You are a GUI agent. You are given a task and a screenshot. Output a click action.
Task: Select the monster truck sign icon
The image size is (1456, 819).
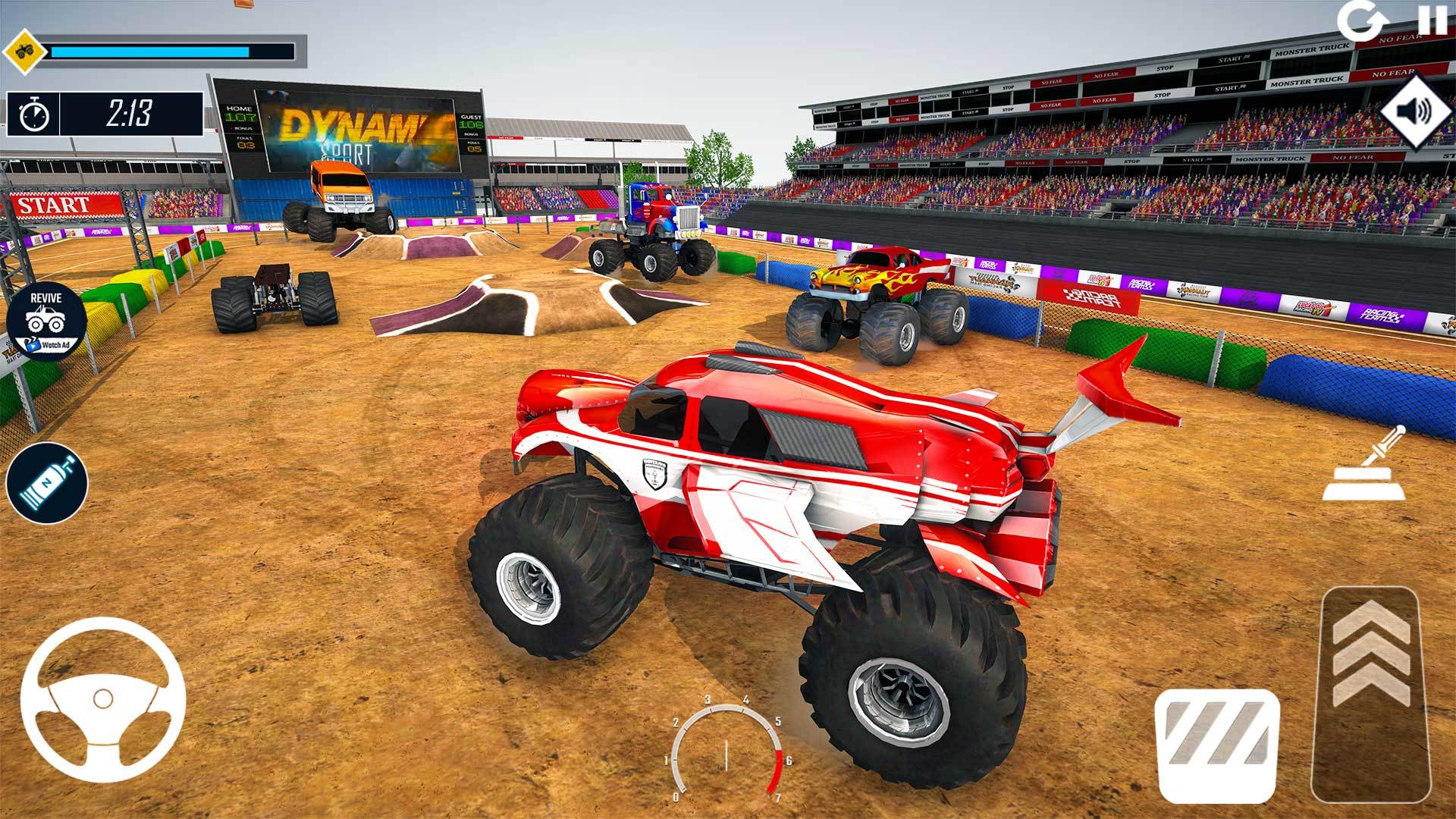pos(24,51)
